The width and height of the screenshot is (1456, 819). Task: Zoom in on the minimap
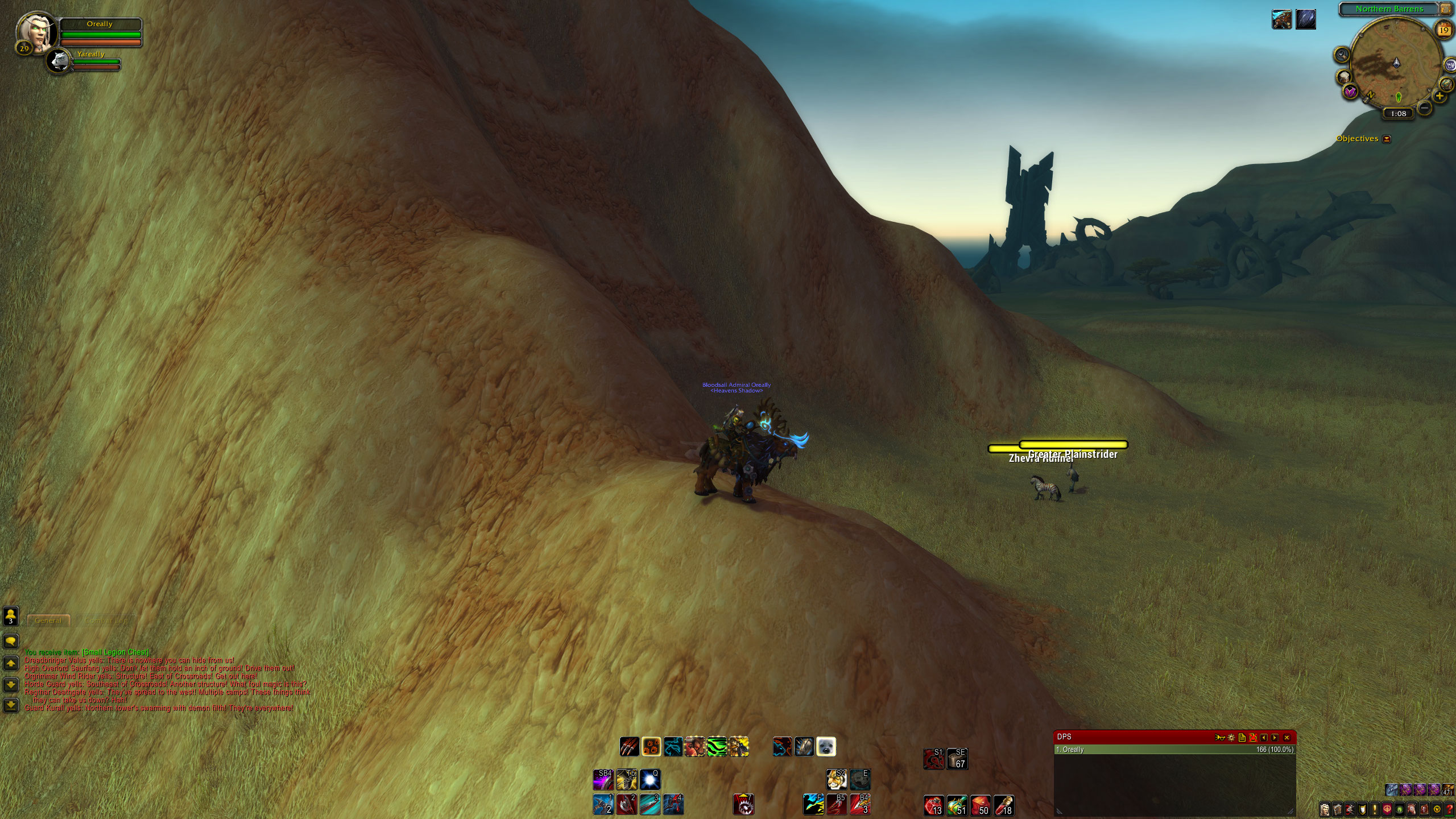tap(1440, 96)
